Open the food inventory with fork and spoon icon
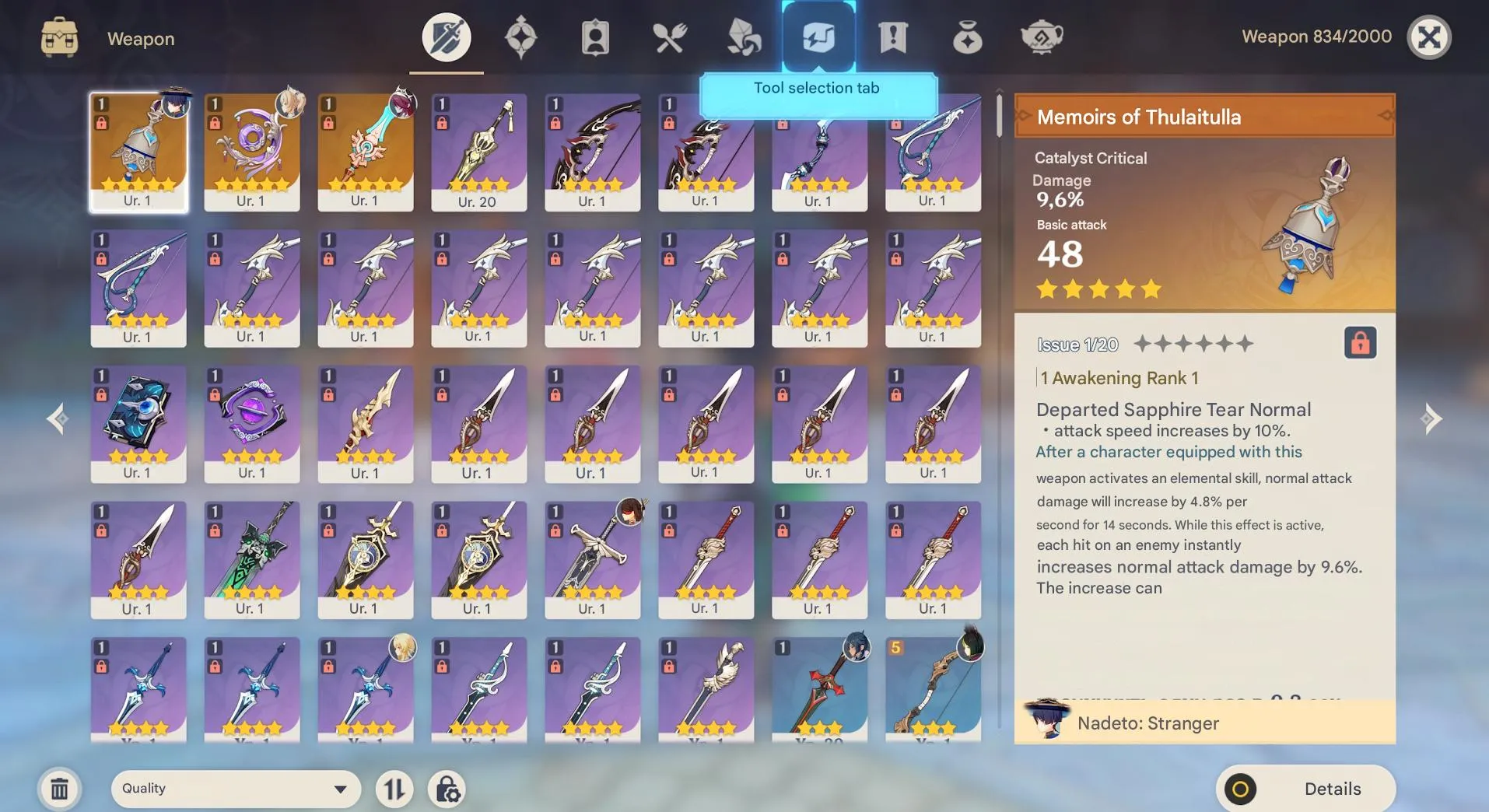 click(670, 35)
